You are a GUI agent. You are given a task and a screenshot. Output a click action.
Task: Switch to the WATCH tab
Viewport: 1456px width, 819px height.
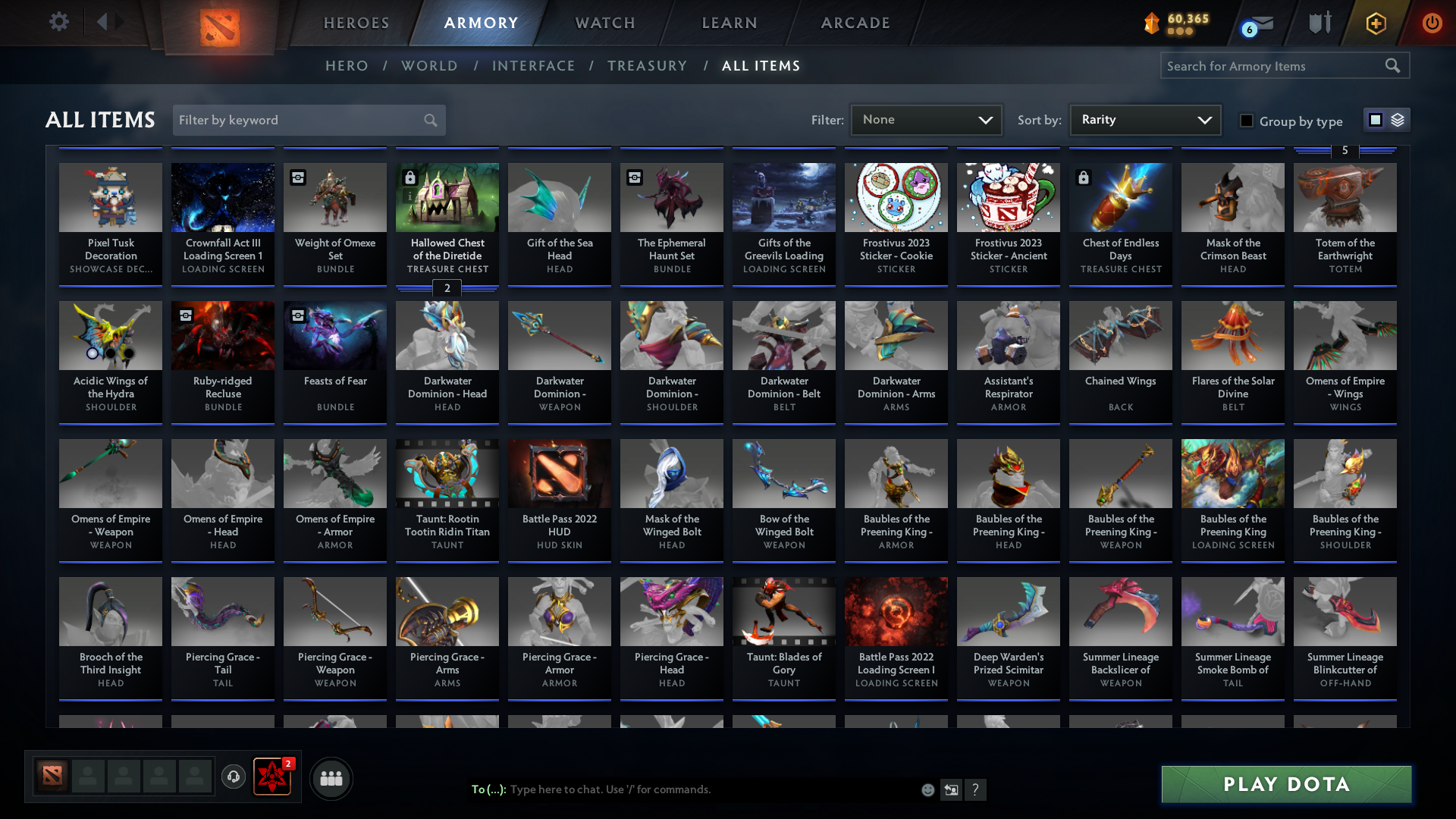coord(604,23)
